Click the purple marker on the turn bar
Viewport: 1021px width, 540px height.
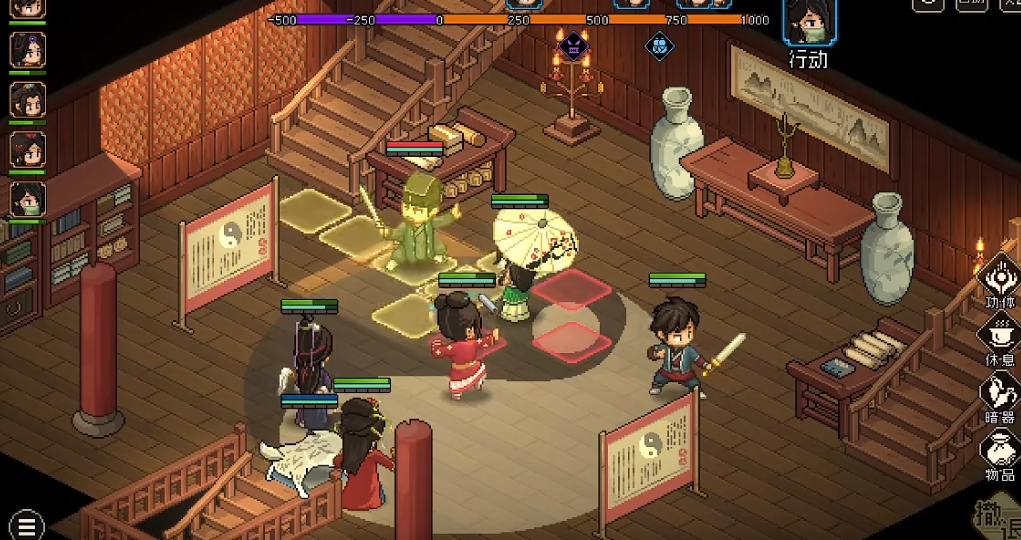click(x=573, y=44)
